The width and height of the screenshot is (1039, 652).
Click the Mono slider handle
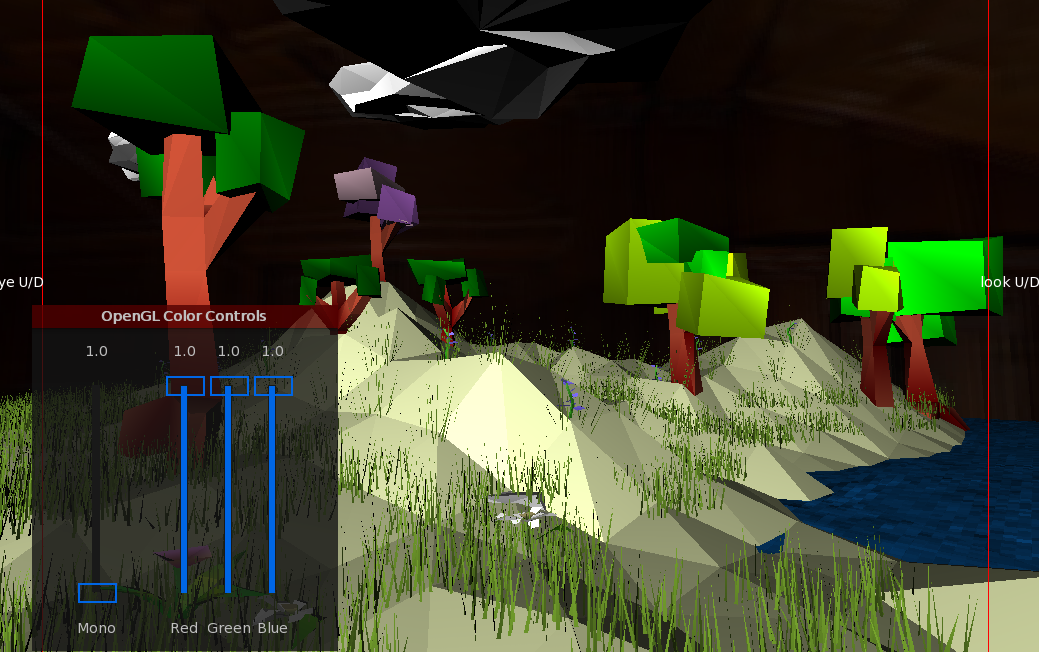tap(97, 593)
